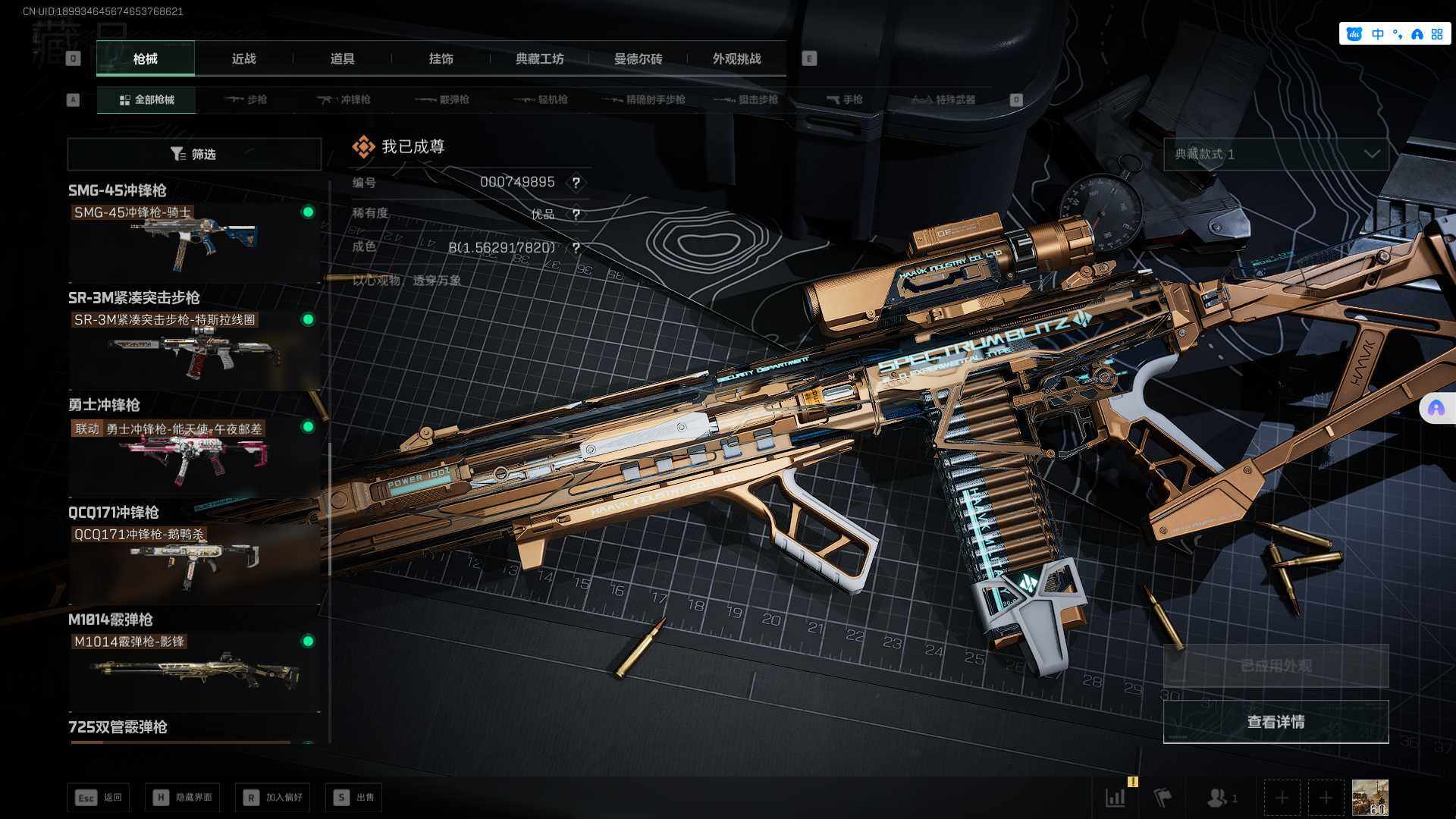This screenshot has height=819, width=1456.
Task: Open the 筛选 filter button
Action: point(194,154)
